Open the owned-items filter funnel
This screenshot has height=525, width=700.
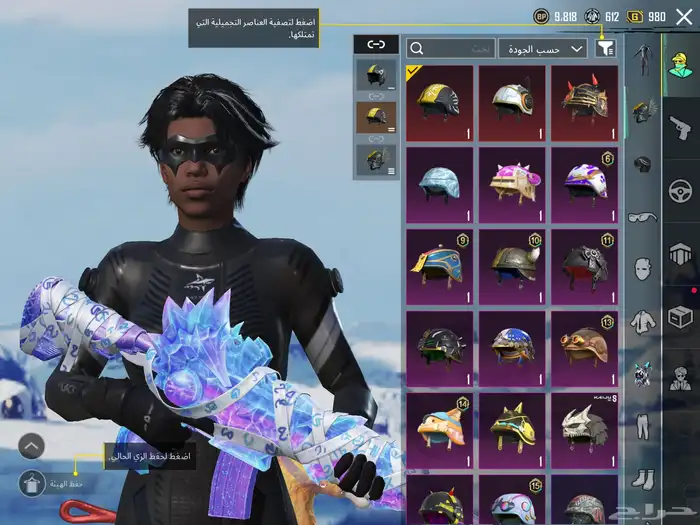tap(605, 48)
